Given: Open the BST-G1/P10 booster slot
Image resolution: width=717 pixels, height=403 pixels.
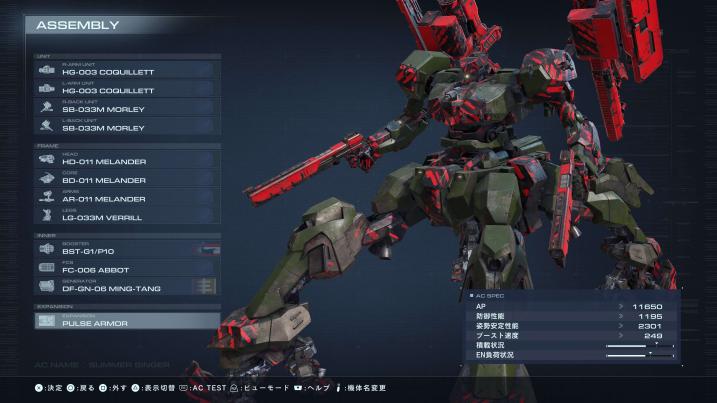Looking at the screenshot, I should tap(125, 250).
